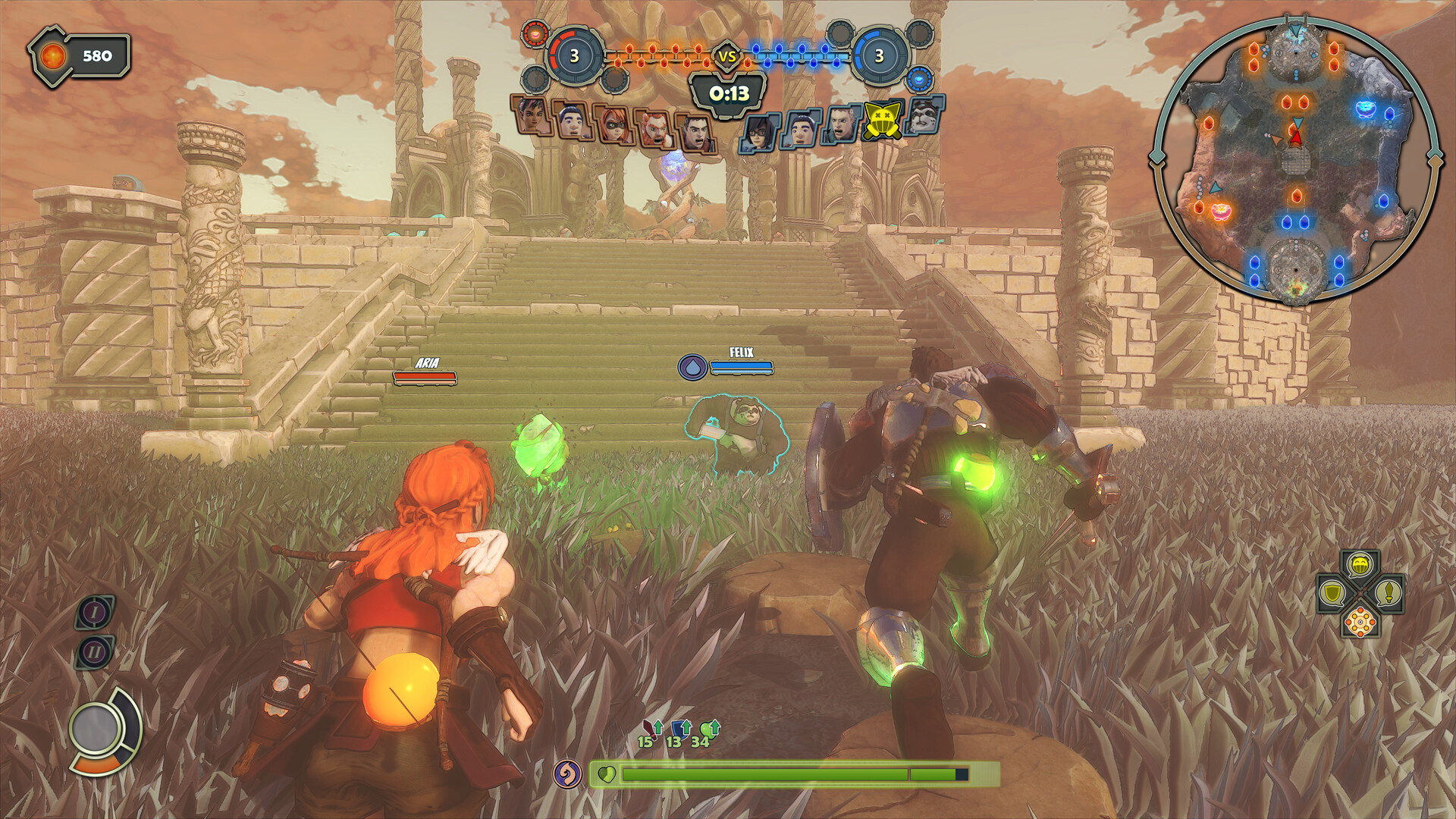Viewport: 1456px width, 819px height.
Task: Choose the shield defend callout
Action: [x=1332, y=592]
